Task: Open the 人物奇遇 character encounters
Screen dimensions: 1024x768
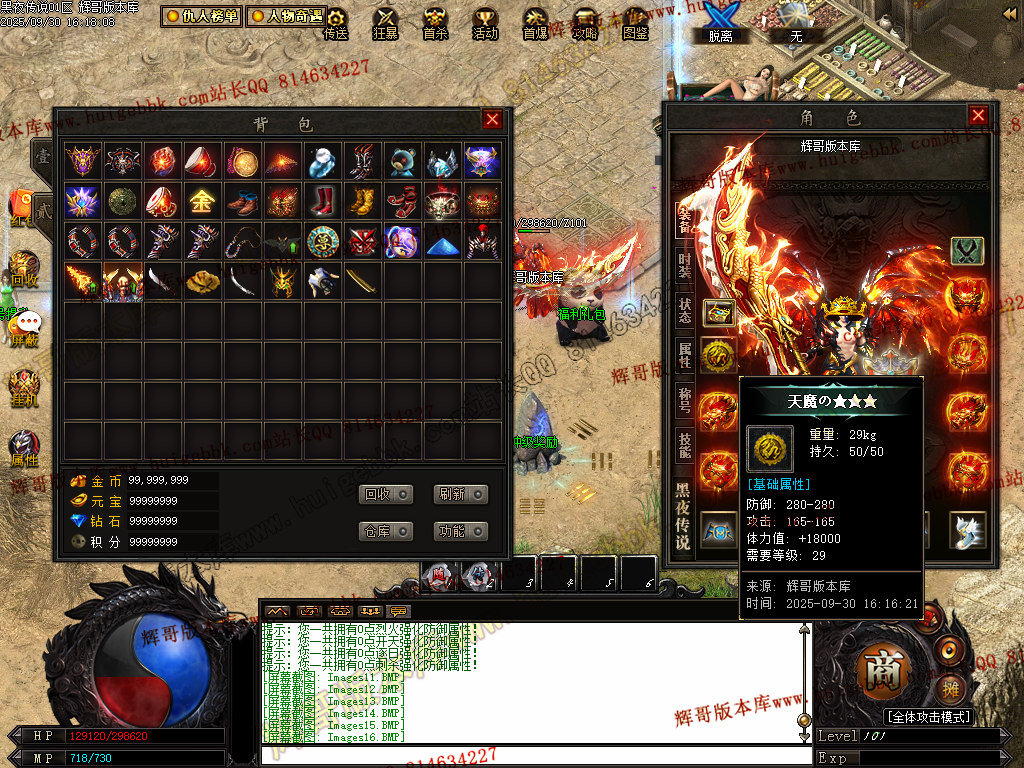Action: tap(286, 16)
